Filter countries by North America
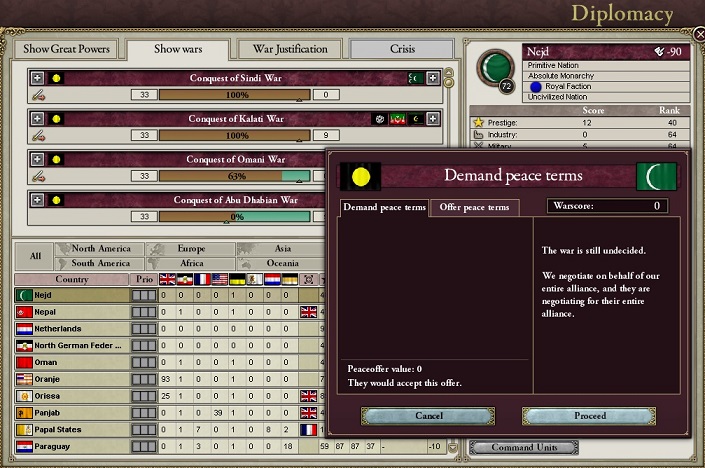705x468 pixels. point(100,249)
